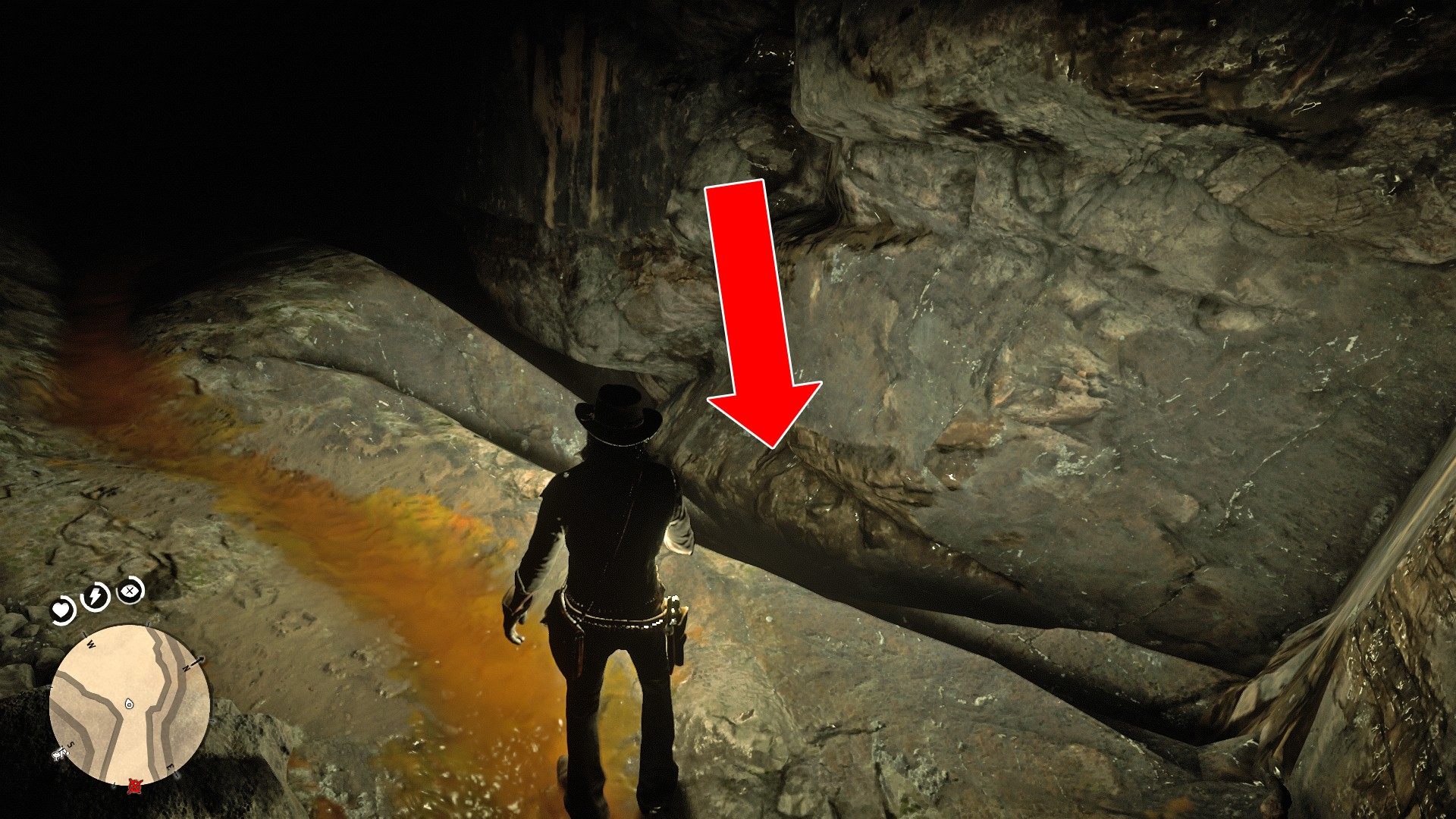The width and height of the screenshot is (1456, 819).
Task: Click the Dead Eye core icon
Action: pyautogui.click(x=128, y=592)
